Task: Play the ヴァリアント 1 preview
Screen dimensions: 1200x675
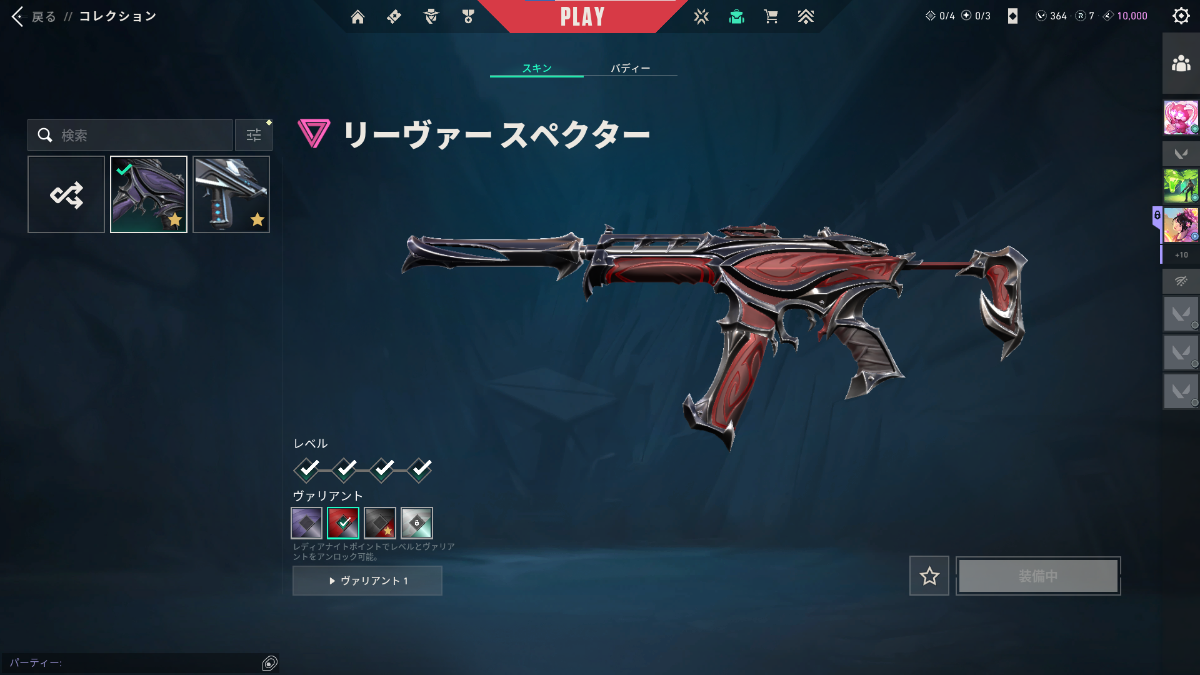Action: click(x=367, y=581)
